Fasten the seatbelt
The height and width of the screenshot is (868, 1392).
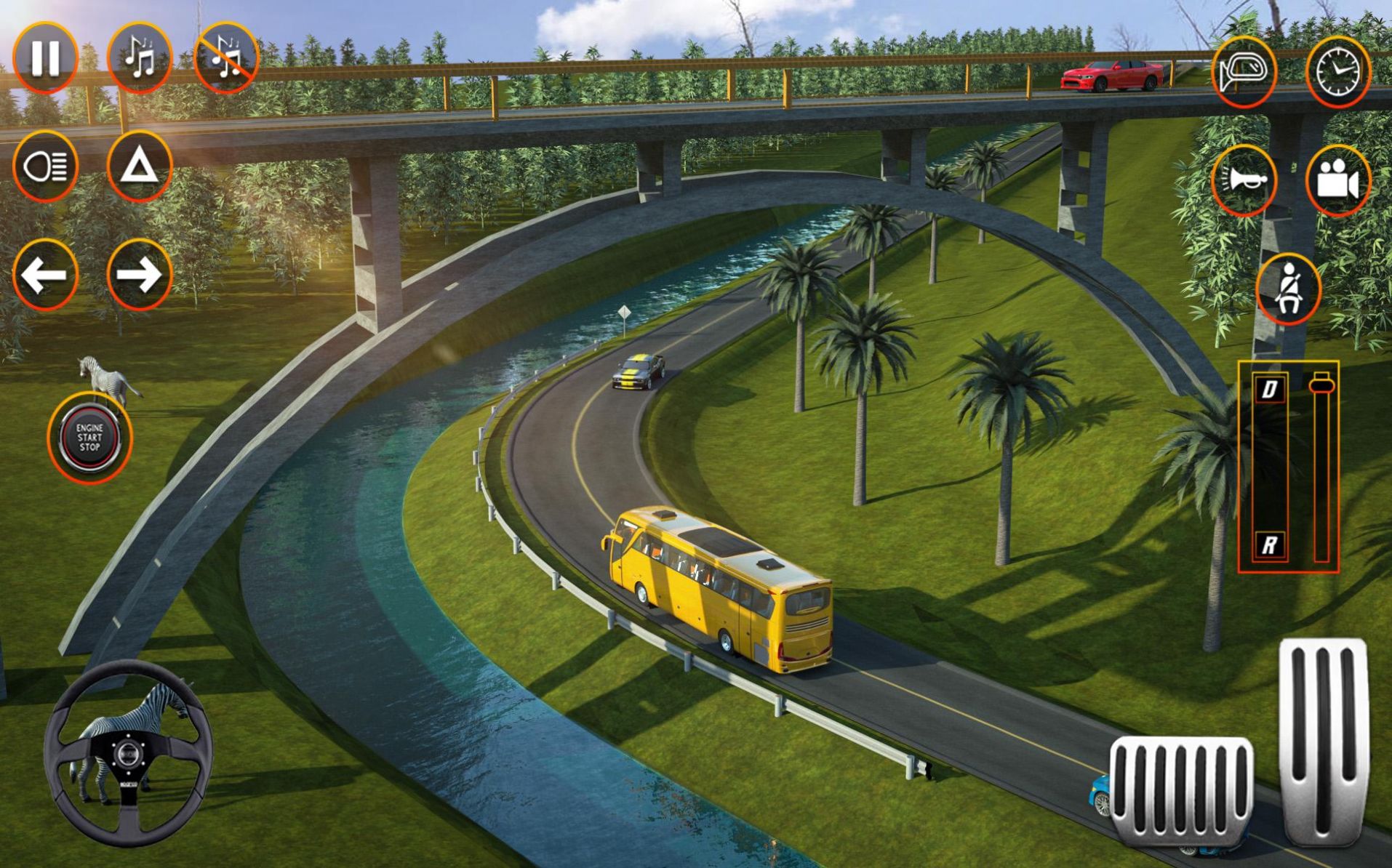pyautogui.click(x=1288, y=289)
